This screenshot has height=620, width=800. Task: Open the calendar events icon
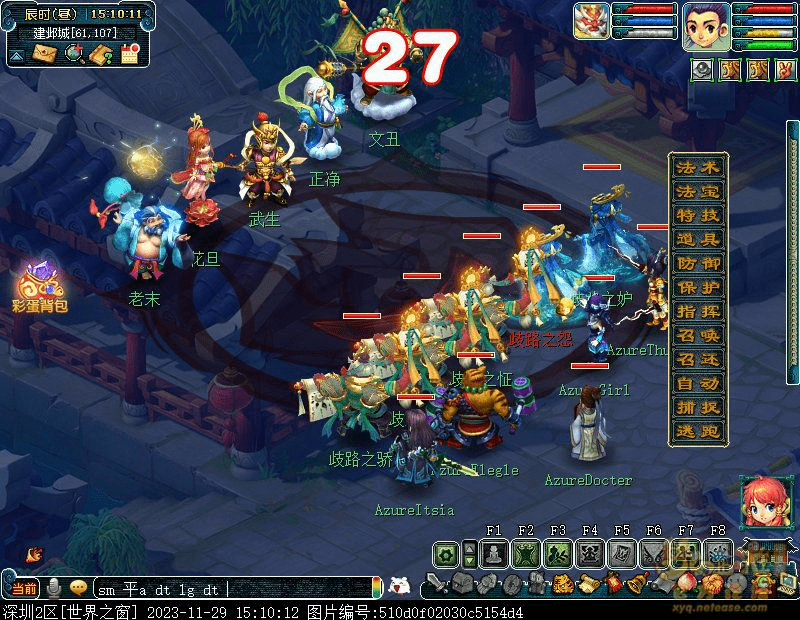[x=129, y=53]
